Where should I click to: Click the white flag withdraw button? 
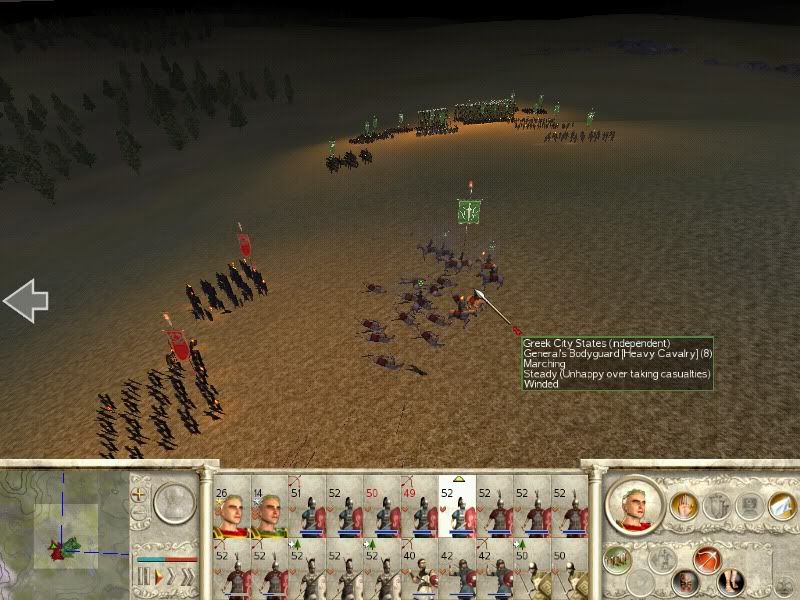coord(781,507)
